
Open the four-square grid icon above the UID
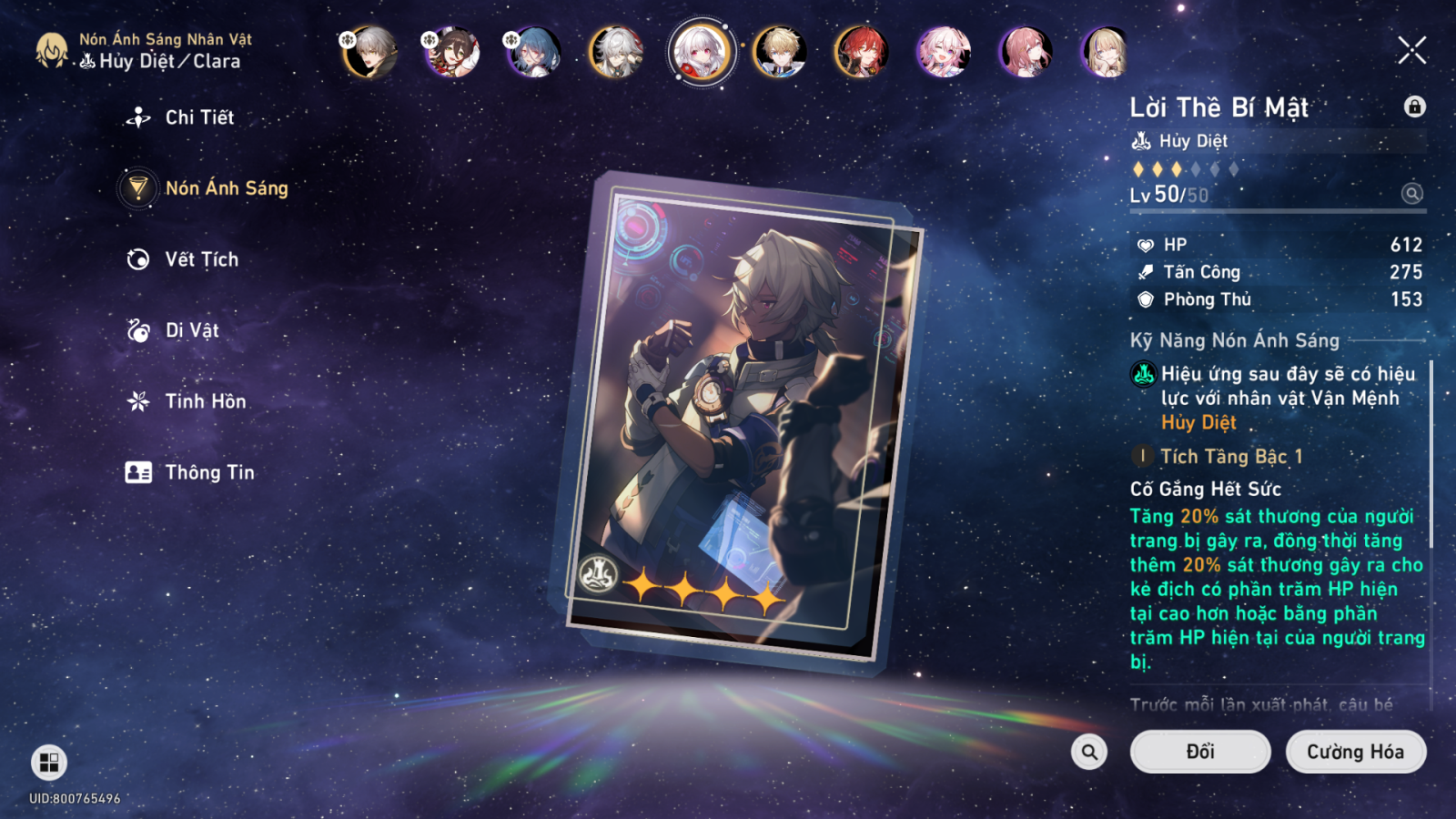pyautogui.click(x=49, y=763)
